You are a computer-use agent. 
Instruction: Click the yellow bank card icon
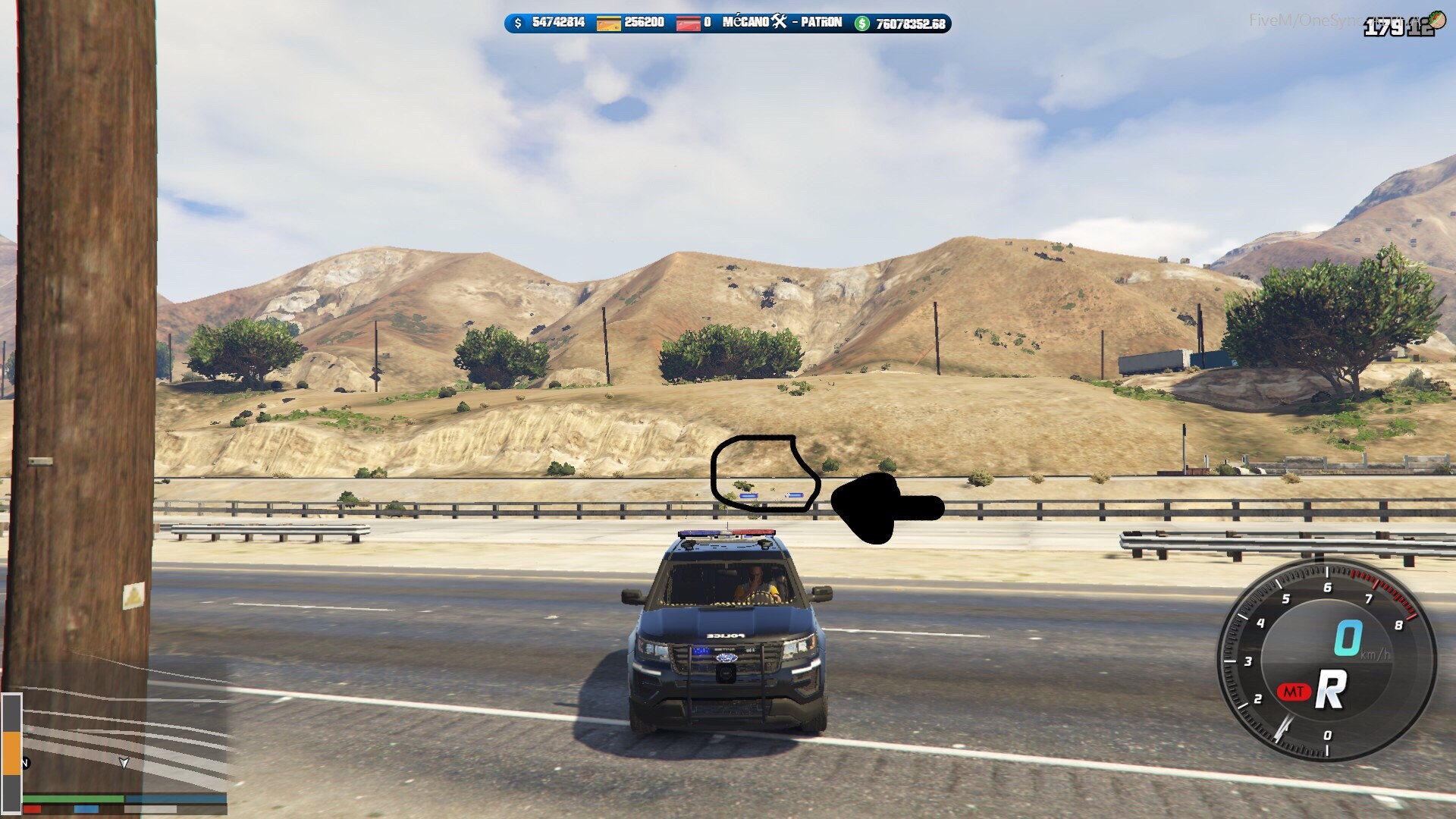coord(608,24)
